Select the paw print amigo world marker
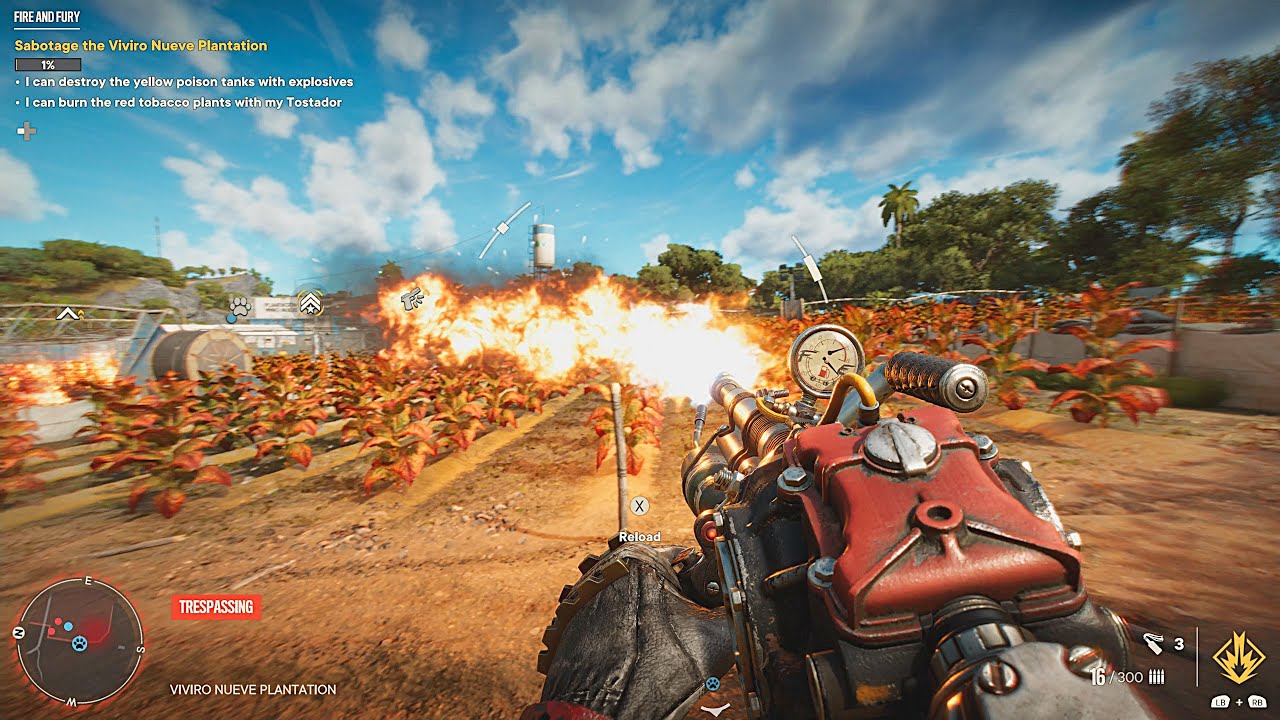Image resolution: width=1280 pixels, height=720 pixels. [x=238, y=308]
